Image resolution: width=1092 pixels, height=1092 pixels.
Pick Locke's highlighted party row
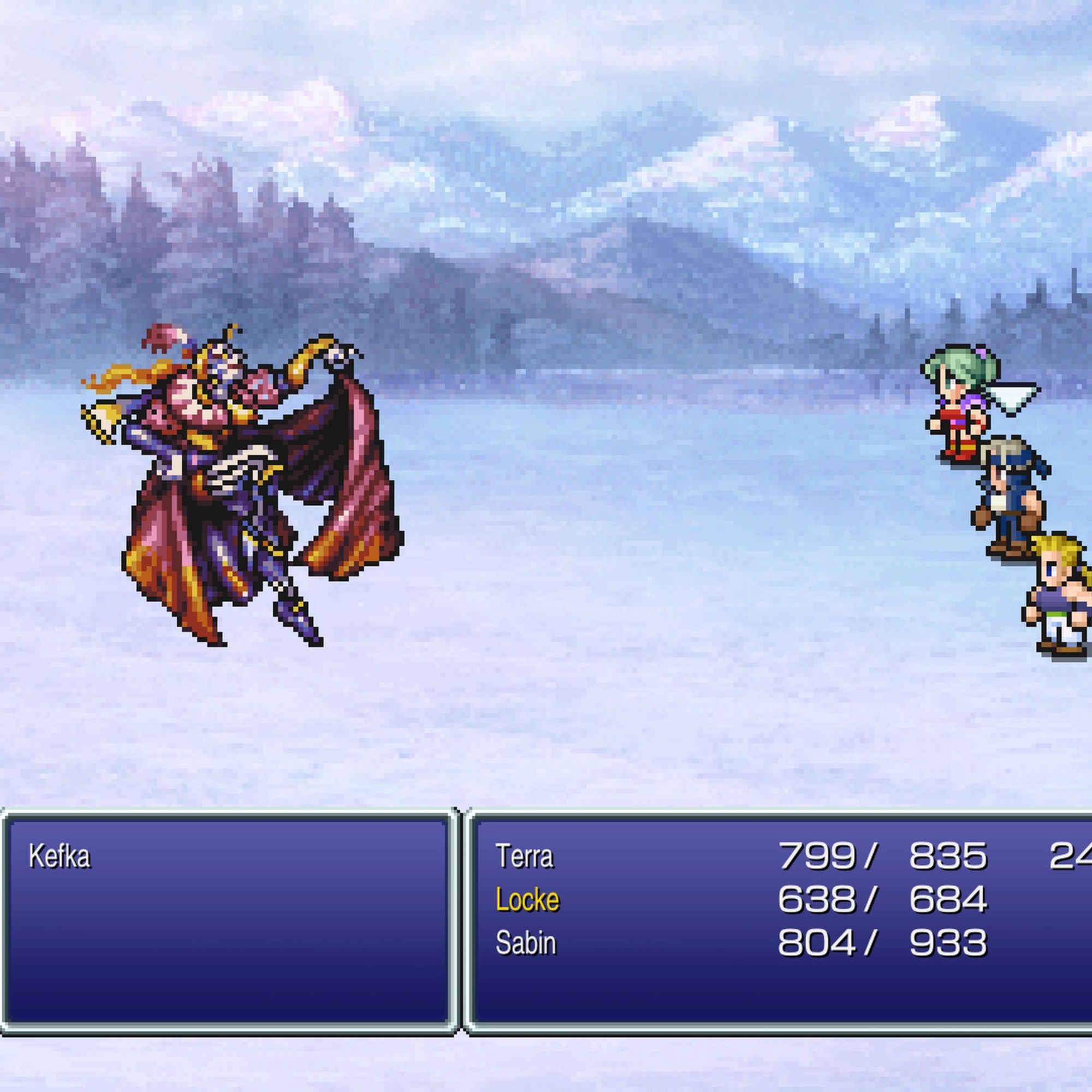527,899
